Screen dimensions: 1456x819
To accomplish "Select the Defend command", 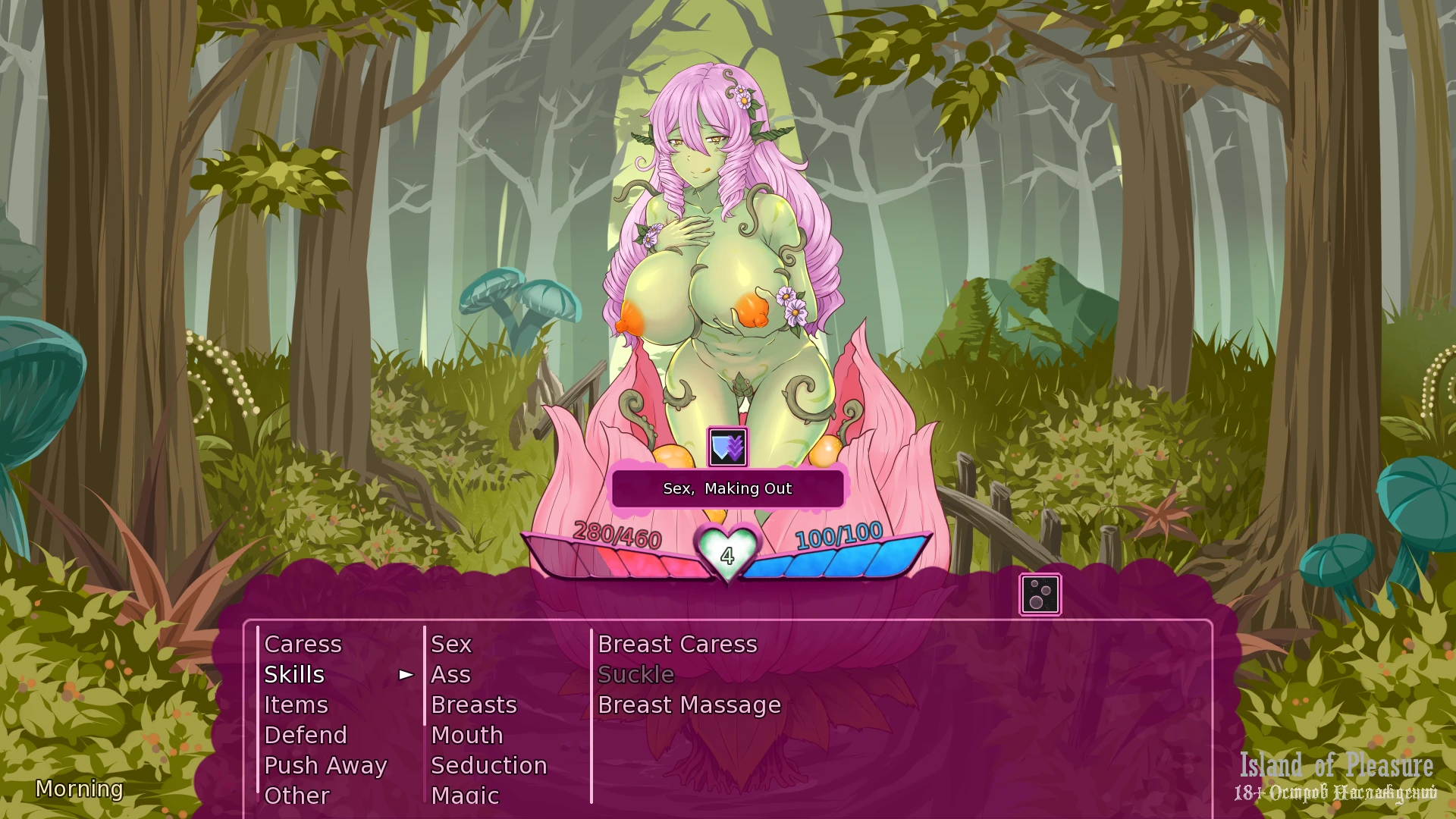I will 305,735.
